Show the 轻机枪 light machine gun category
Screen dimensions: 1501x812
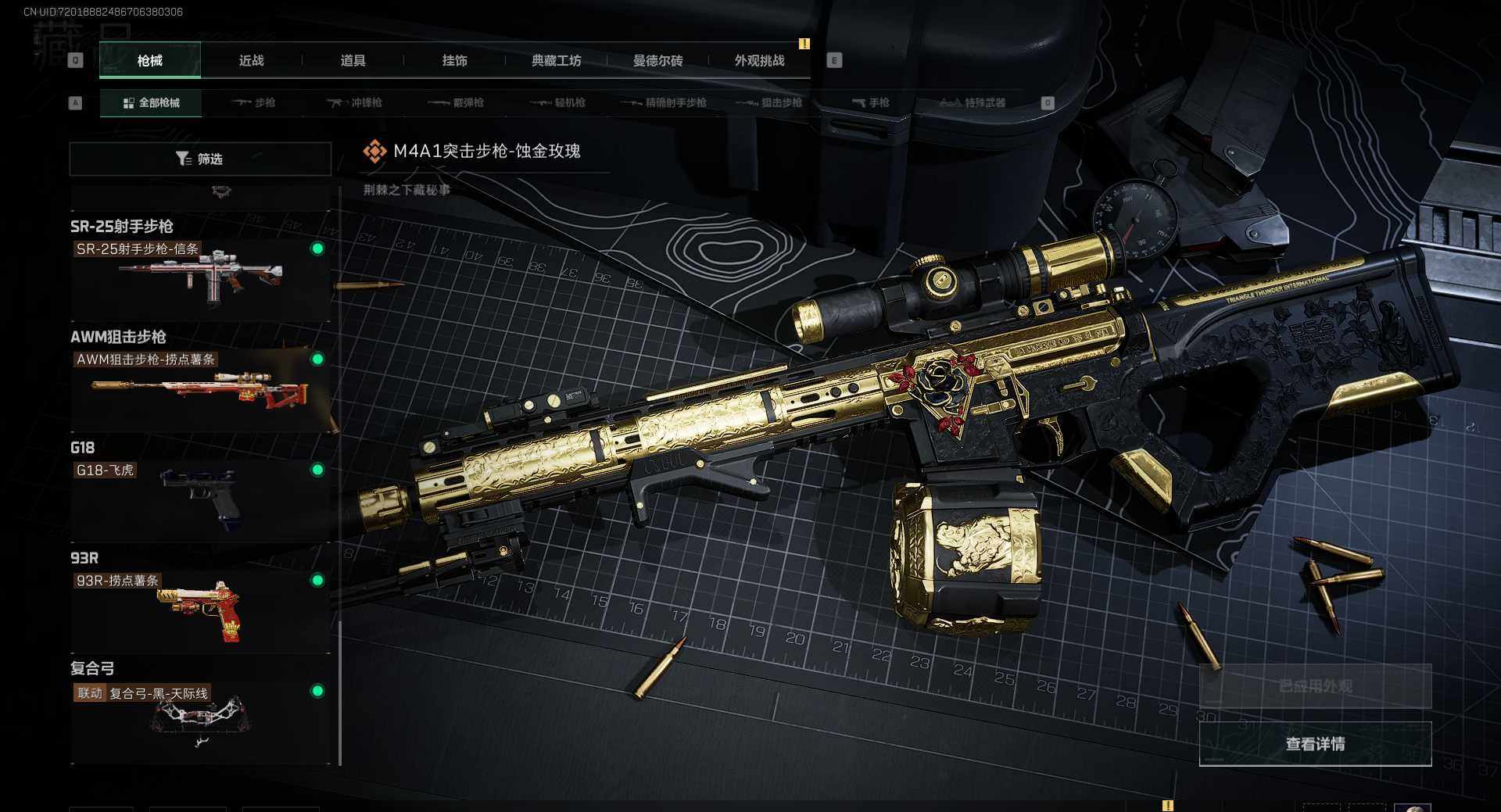(x=558, y=103)
